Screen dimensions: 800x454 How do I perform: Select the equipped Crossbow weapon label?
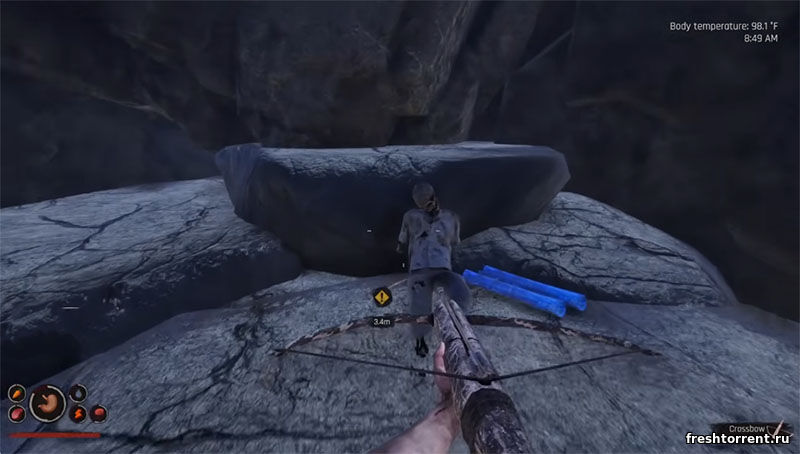click(x=747, y=428)
